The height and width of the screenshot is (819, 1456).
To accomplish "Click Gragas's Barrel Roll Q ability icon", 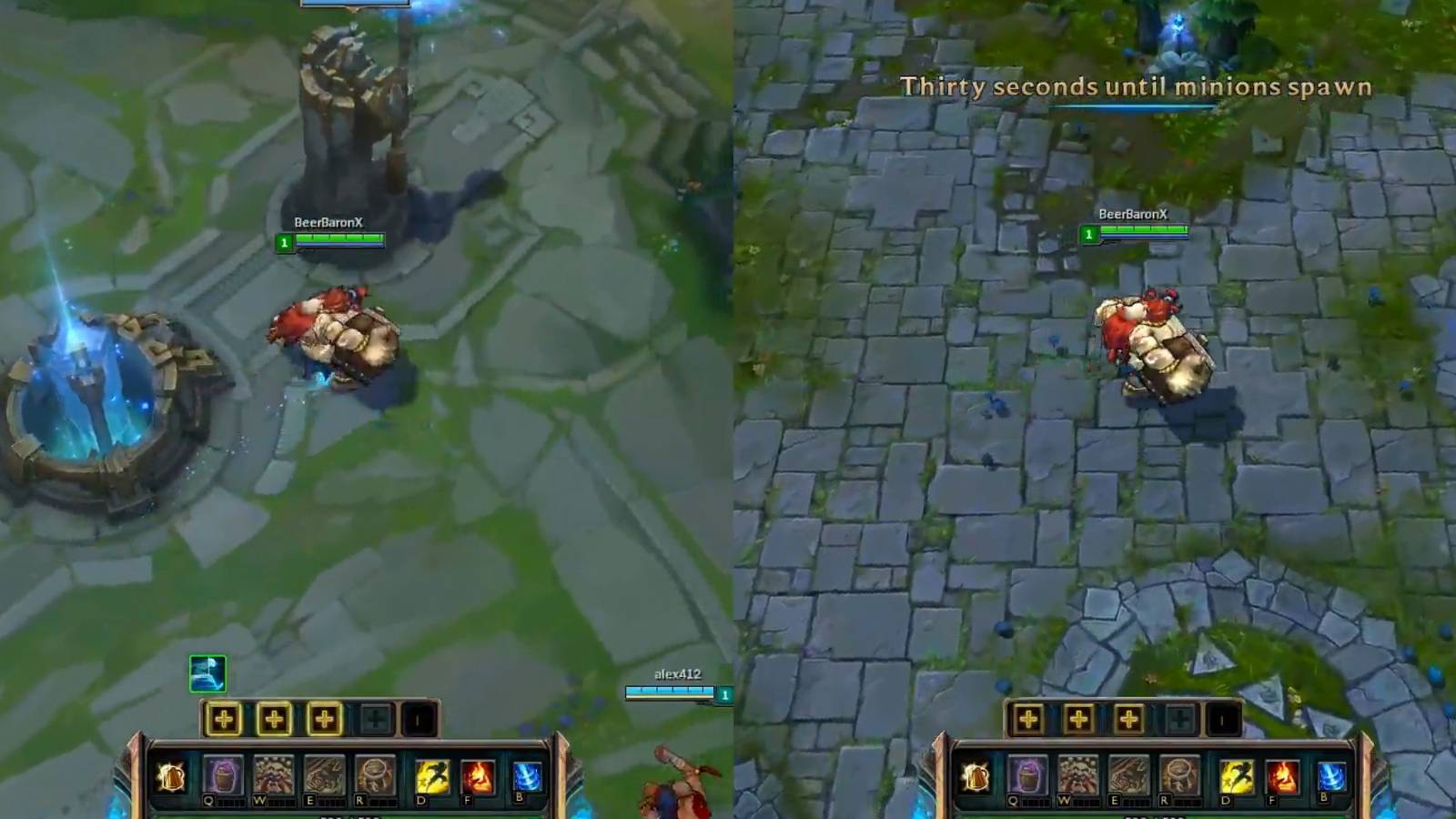I will tap(225, 775).
